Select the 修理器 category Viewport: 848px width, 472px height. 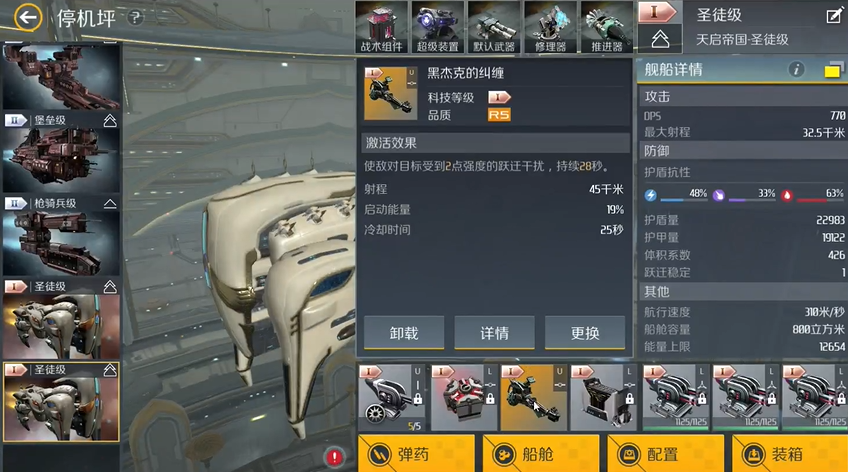(x=551, y=27)
